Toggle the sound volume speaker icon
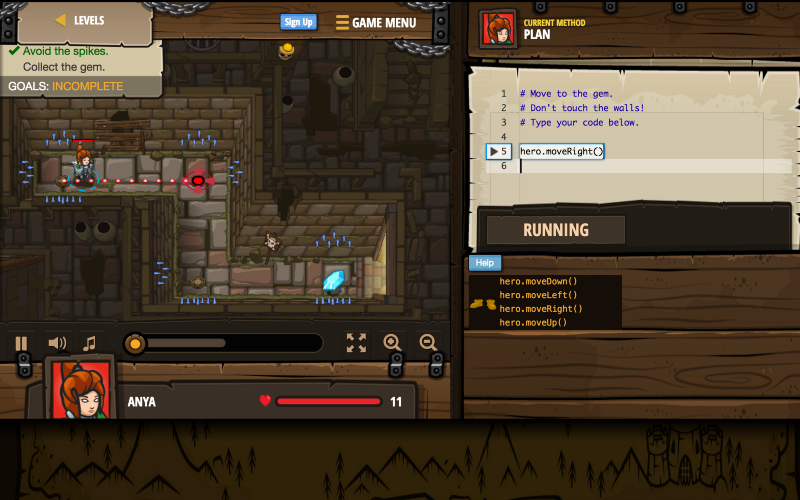 tap(57, 343)
